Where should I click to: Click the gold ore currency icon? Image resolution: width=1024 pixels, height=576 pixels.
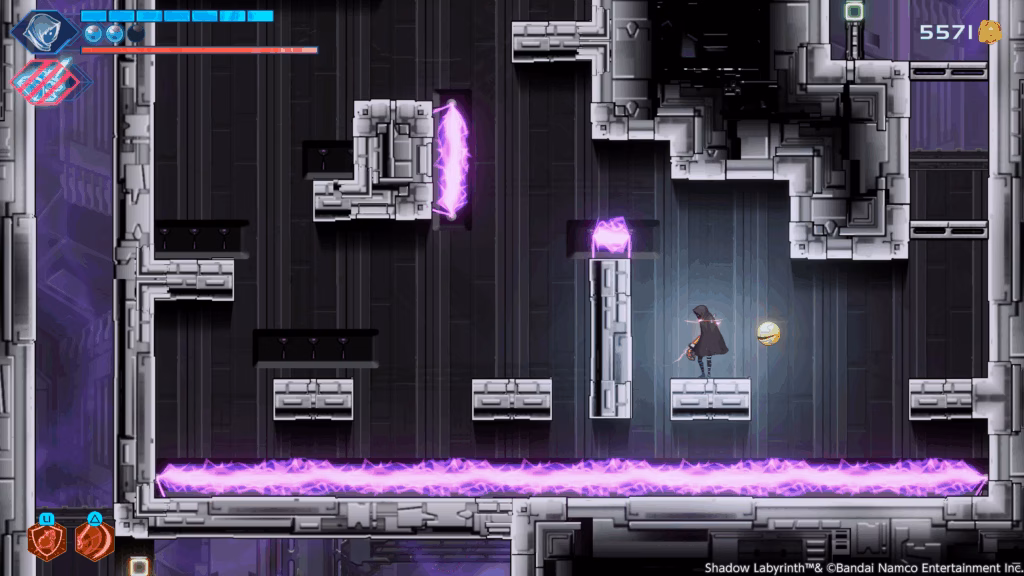point(990,31)
